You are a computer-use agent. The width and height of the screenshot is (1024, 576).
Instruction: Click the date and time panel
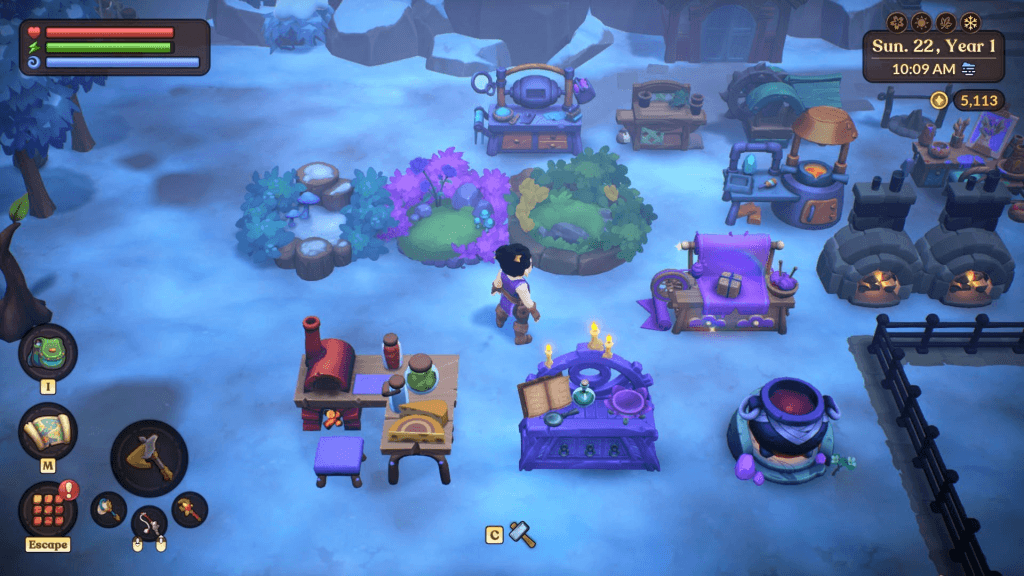[933, 57]
